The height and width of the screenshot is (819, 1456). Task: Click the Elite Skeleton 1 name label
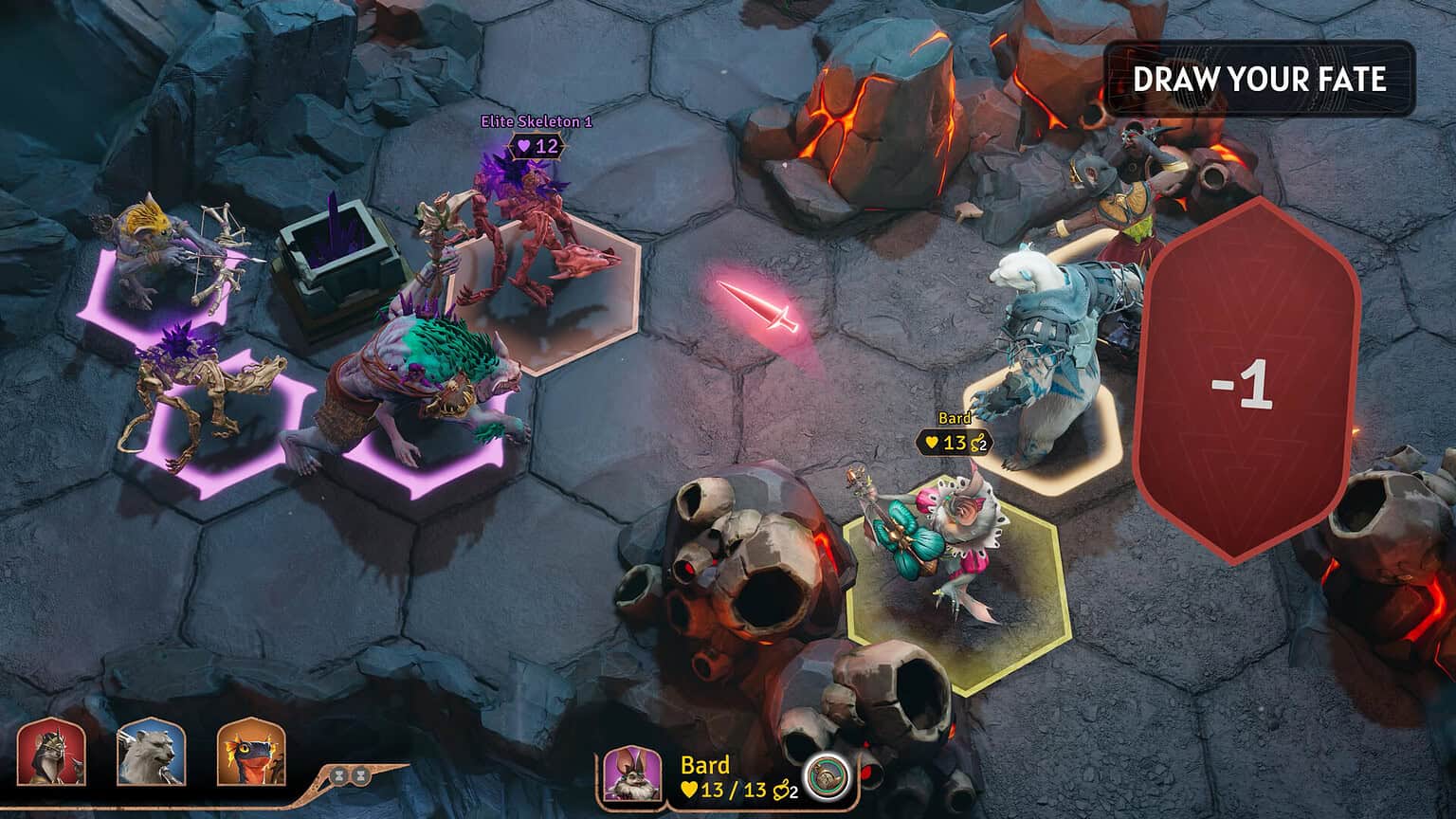coord(534,121)
